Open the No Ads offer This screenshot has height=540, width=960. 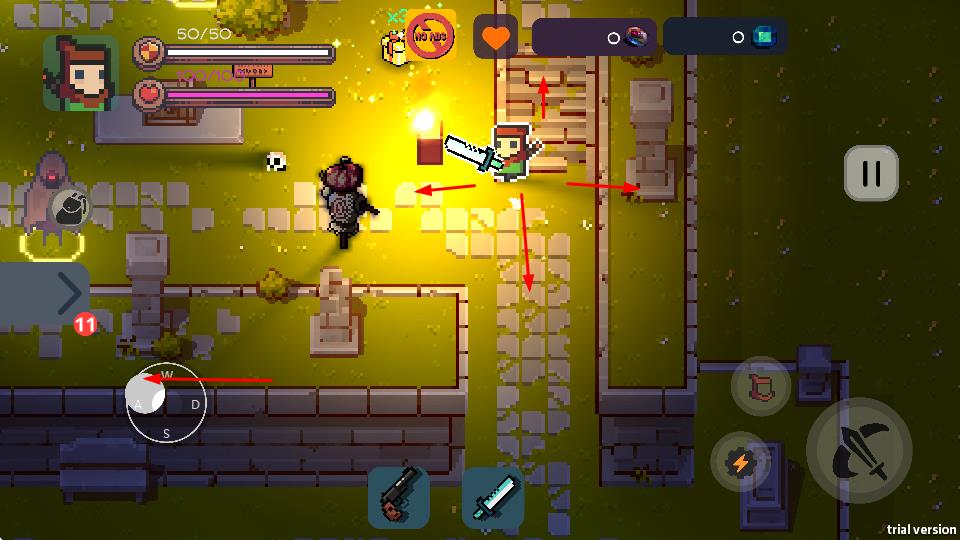(x=430, y=37)
